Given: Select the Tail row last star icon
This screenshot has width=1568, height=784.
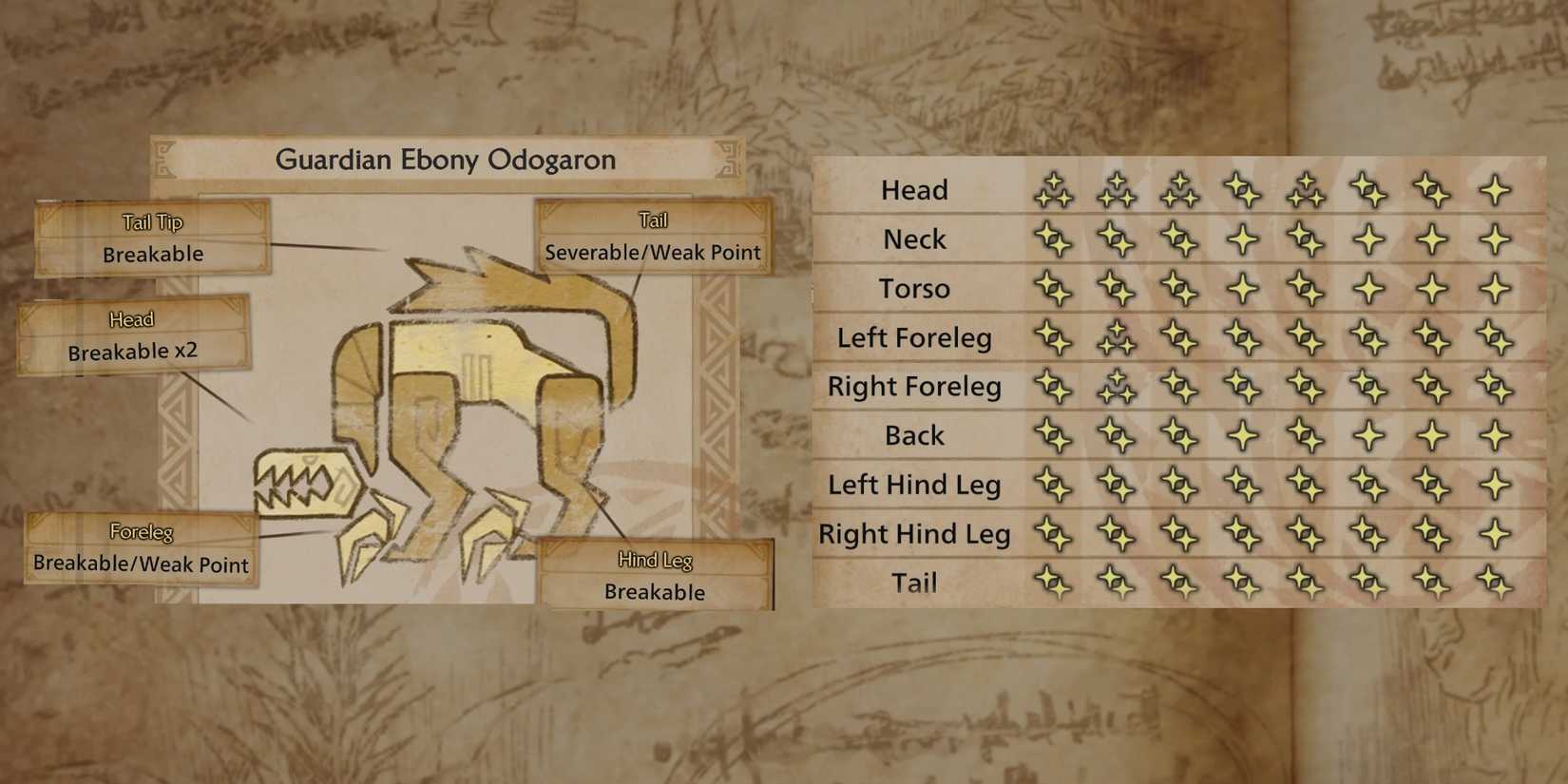Looking at the screenshot, I should tap(1492, 583).
